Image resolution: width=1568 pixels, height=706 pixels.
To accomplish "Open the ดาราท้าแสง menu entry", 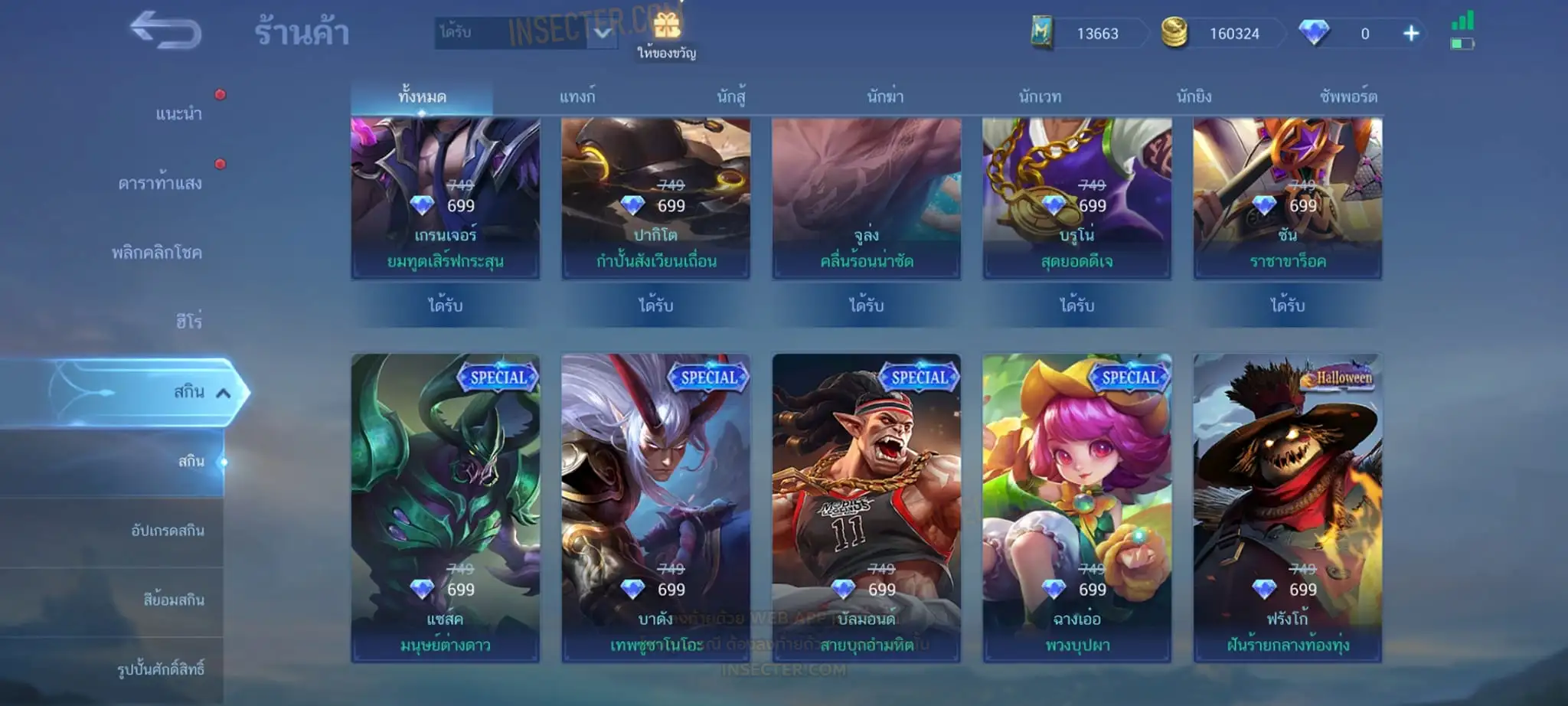I will [x=160, y=184].
